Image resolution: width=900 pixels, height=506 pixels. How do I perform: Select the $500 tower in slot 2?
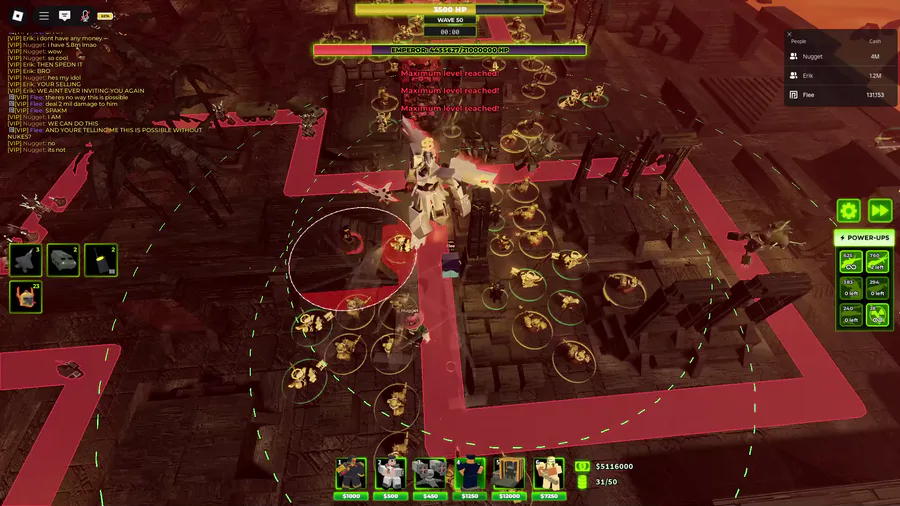[x=390, y=475]
